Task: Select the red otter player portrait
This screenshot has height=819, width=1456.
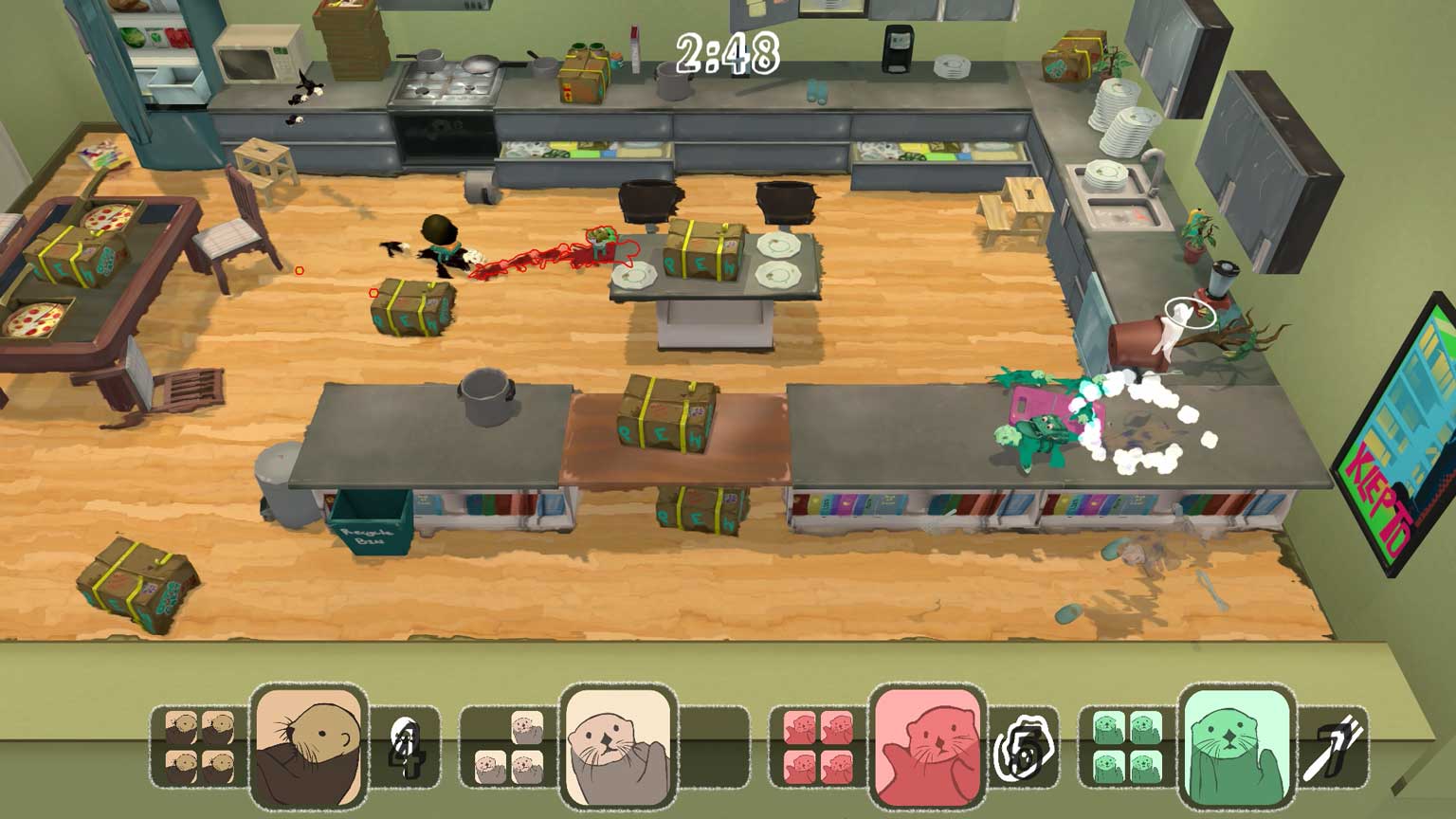Action: tap(927, 747)
